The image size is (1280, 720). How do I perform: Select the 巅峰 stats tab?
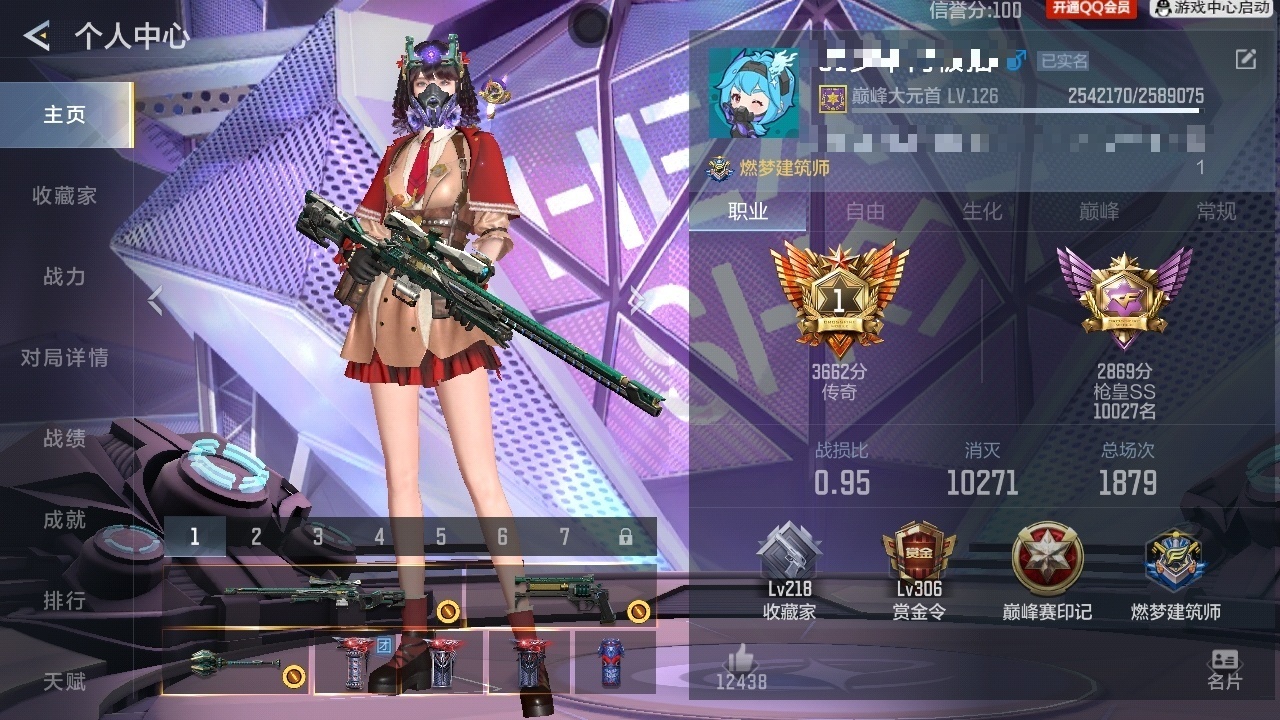[x=1099, y=211]
